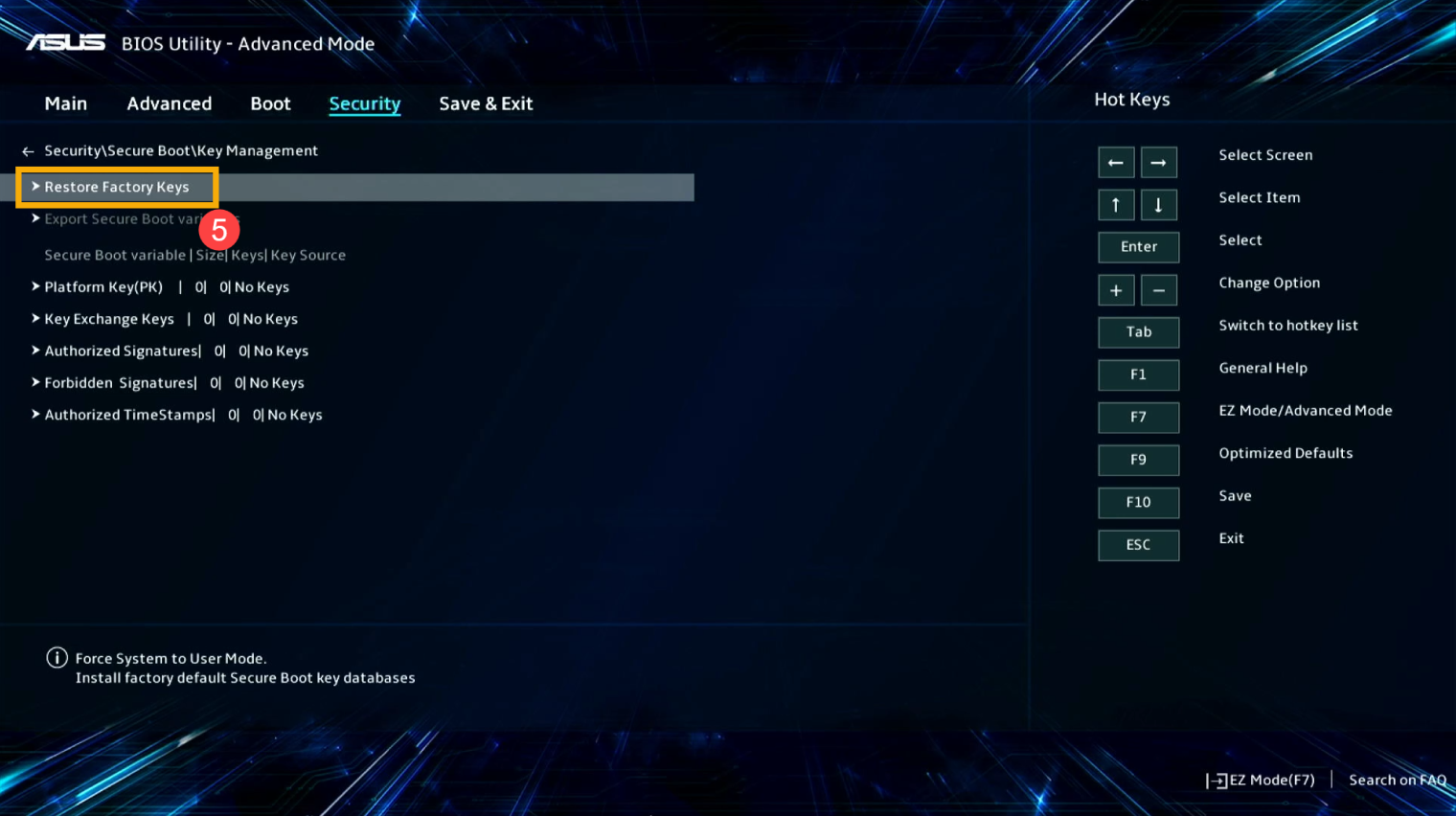The height and width of the screenshot is (816, 1456).
Task: Click the Tab switch-to-hotkey-list button
Action: point(1138,331)
